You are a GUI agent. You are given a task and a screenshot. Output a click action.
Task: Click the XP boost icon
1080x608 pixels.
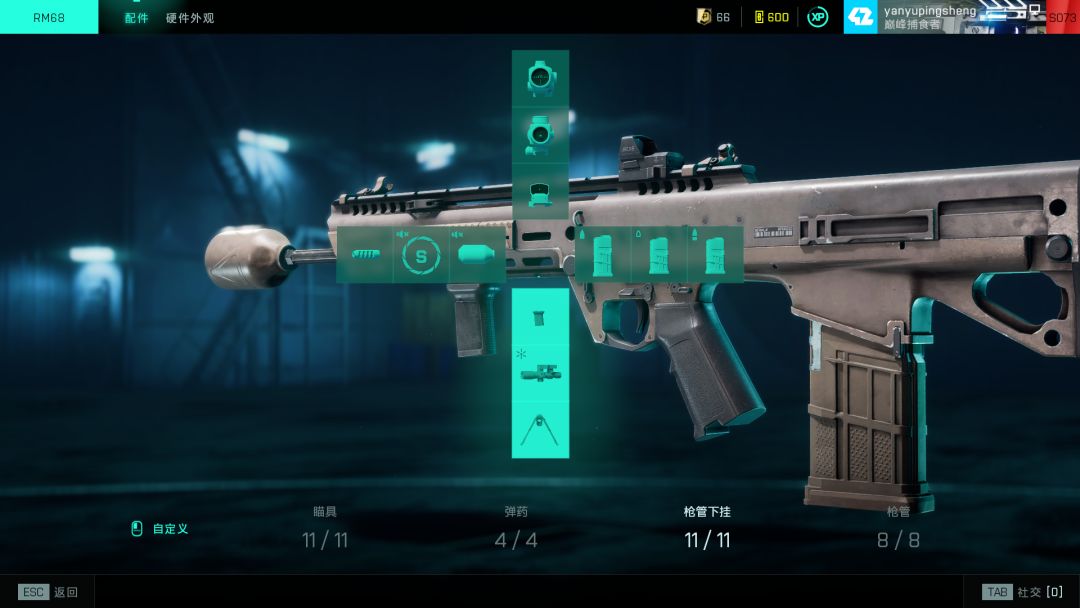[x=817, y=17]
